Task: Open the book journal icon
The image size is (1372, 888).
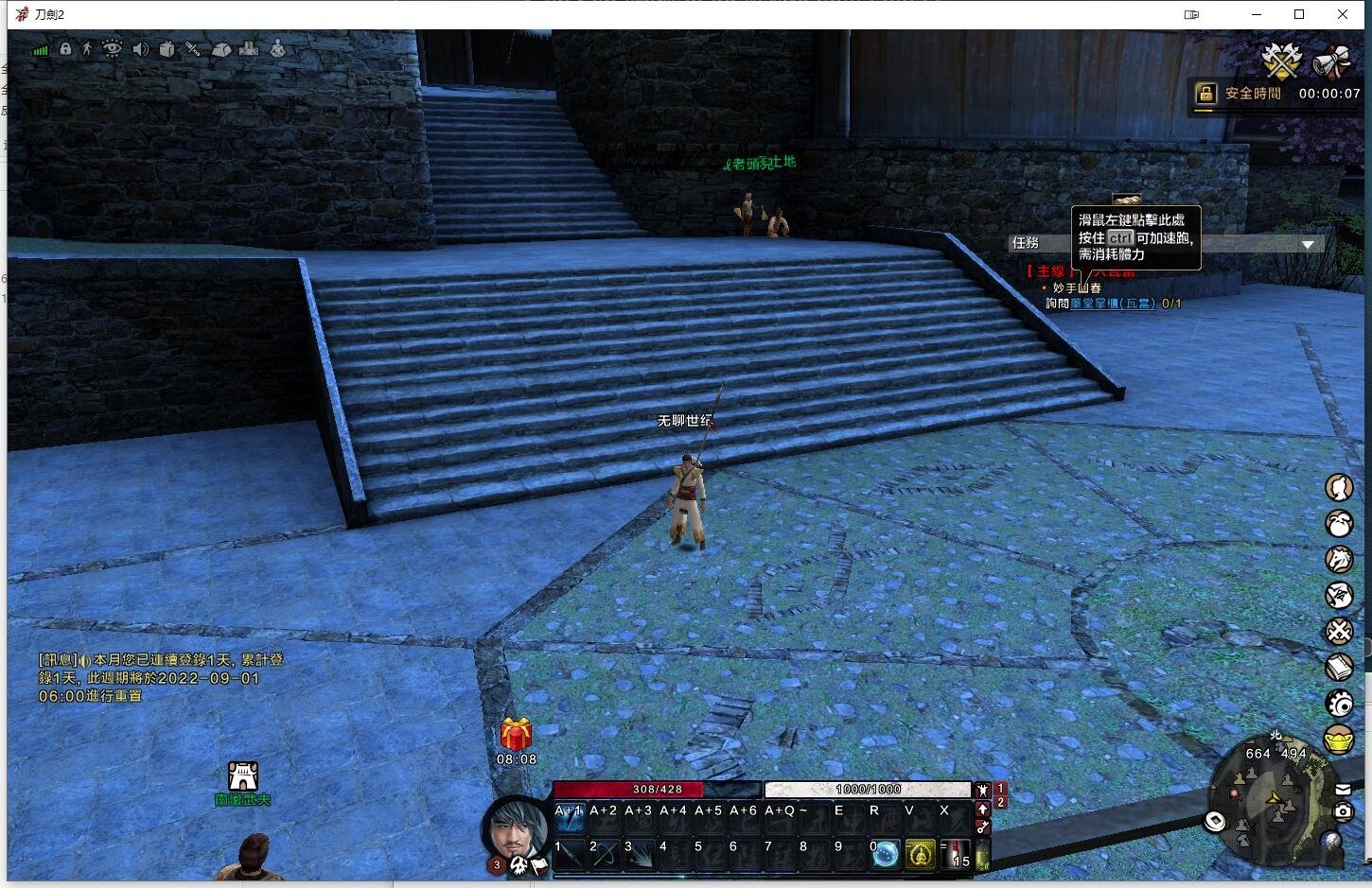Action: point(1339,668)
